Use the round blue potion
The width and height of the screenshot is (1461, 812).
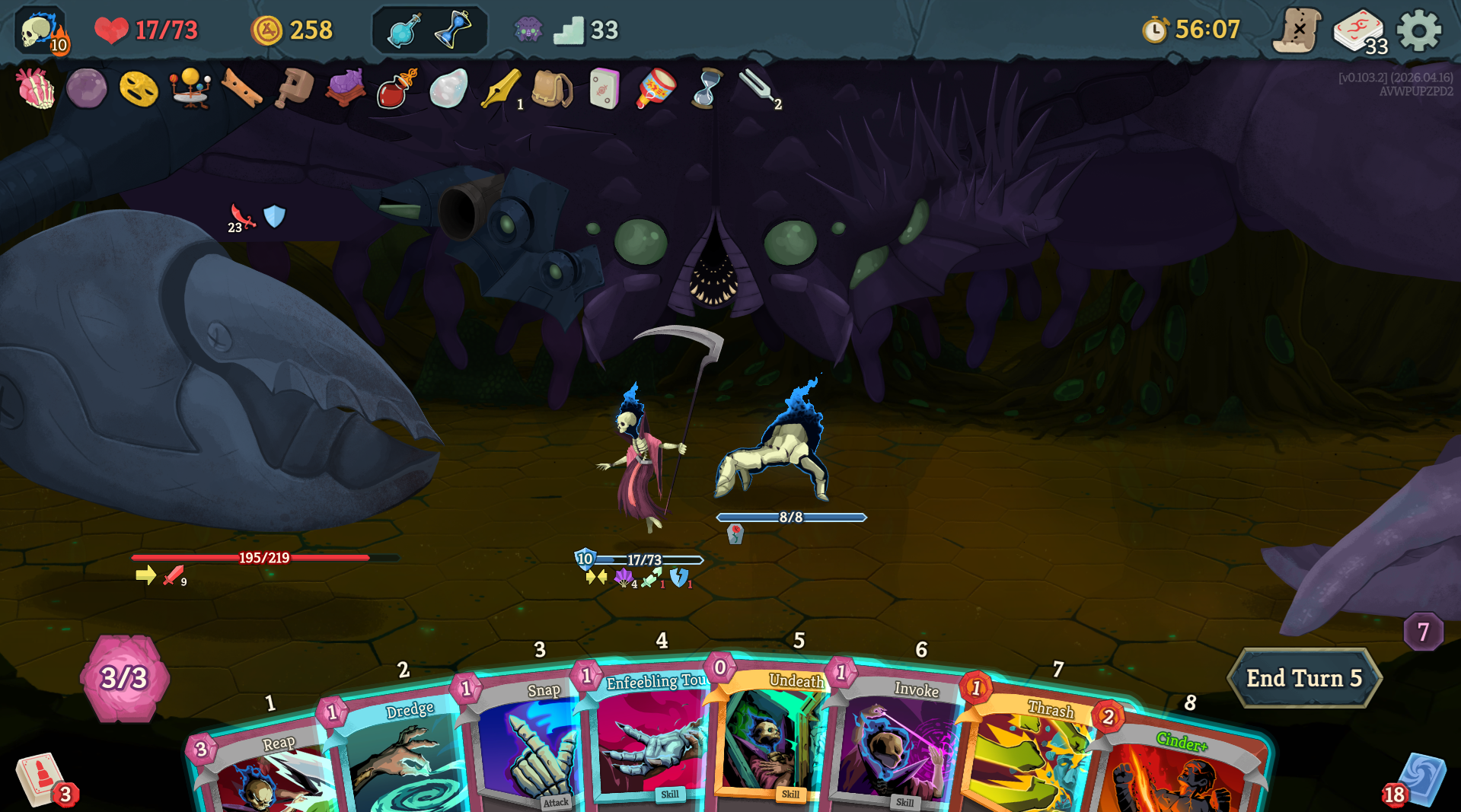point(403,31)
